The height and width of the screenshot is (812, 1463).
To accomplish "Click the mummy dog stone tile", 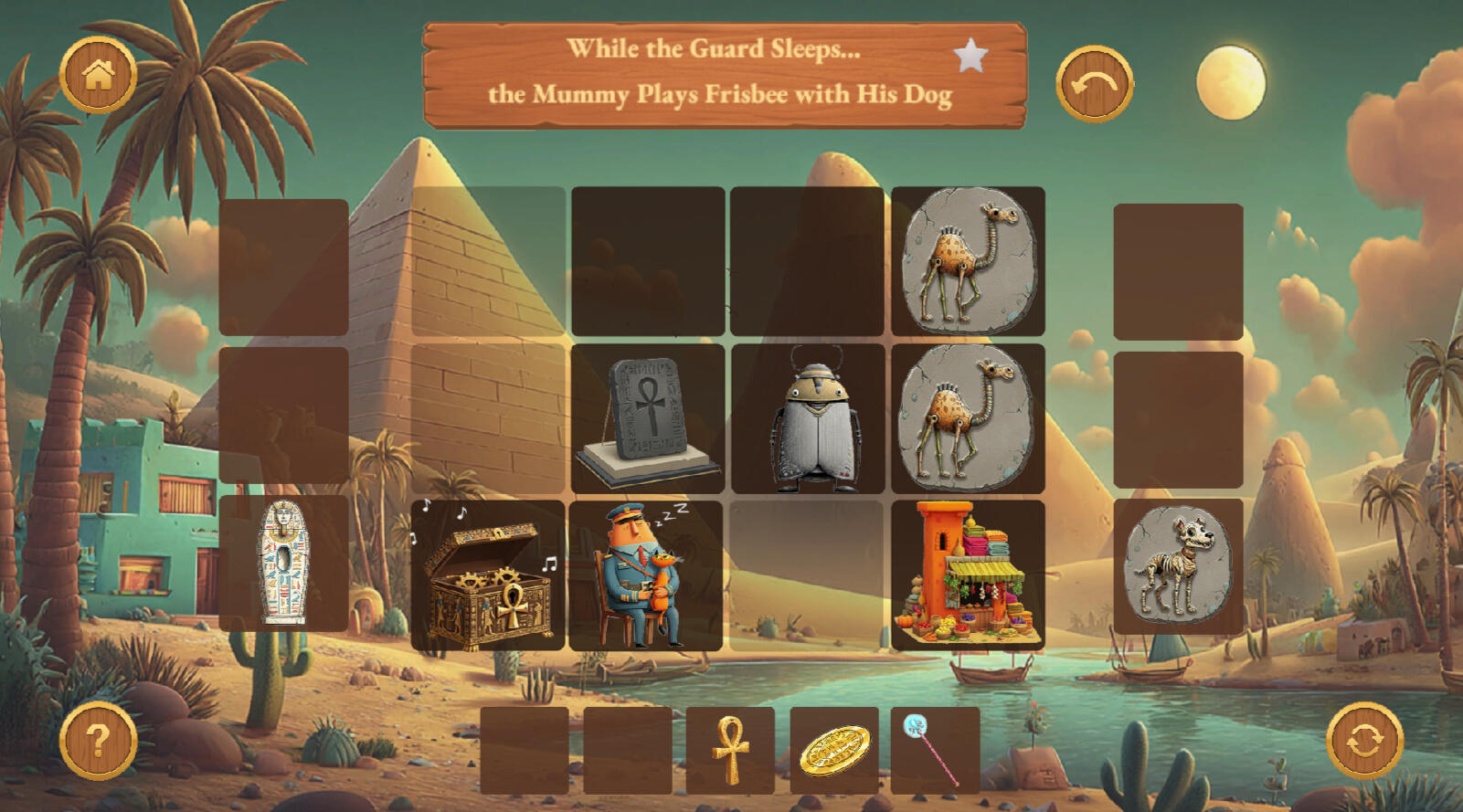I will 1178,565.
